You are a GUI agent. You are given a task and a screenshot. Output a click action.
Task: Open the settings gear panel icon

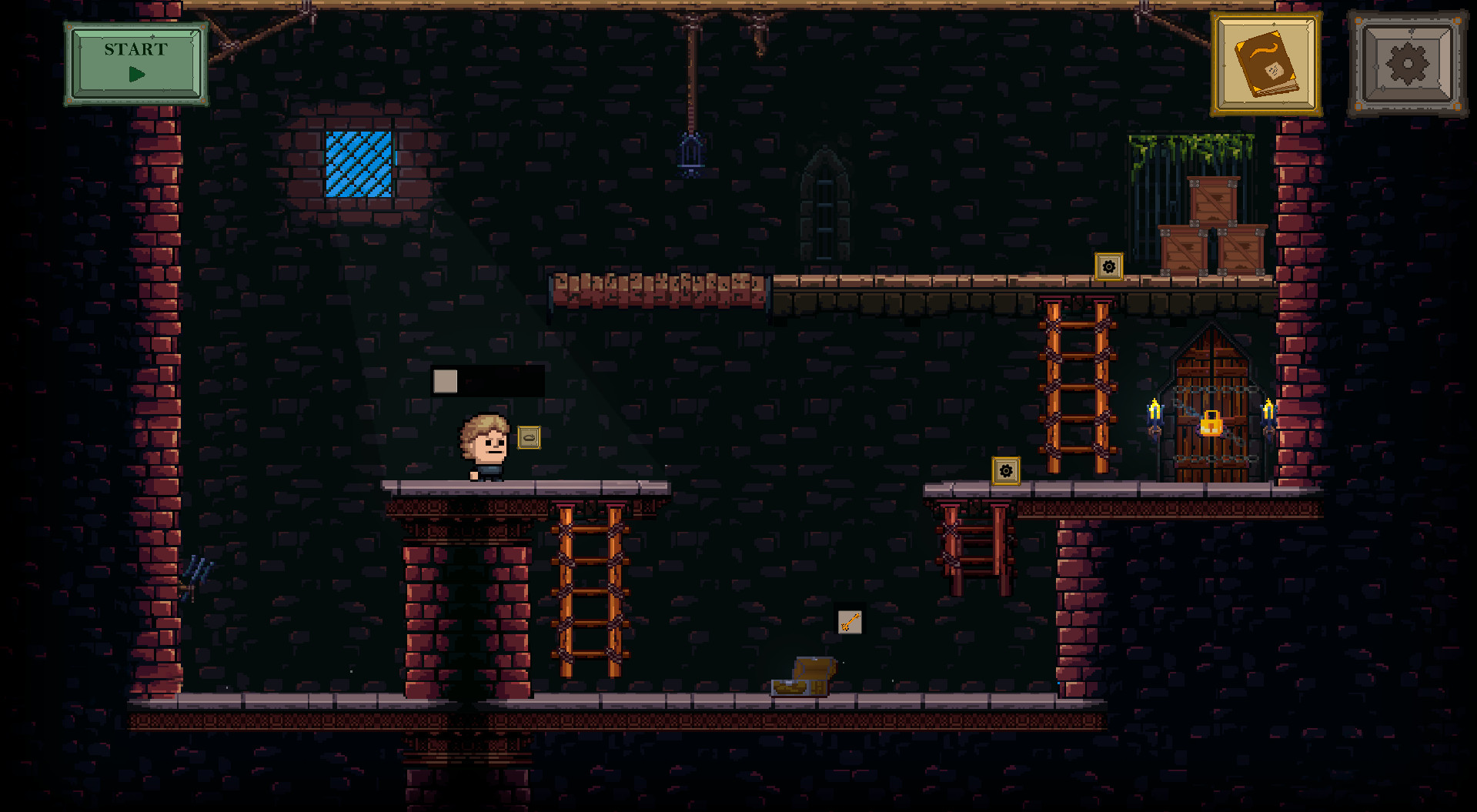(x=1407, y=65)
